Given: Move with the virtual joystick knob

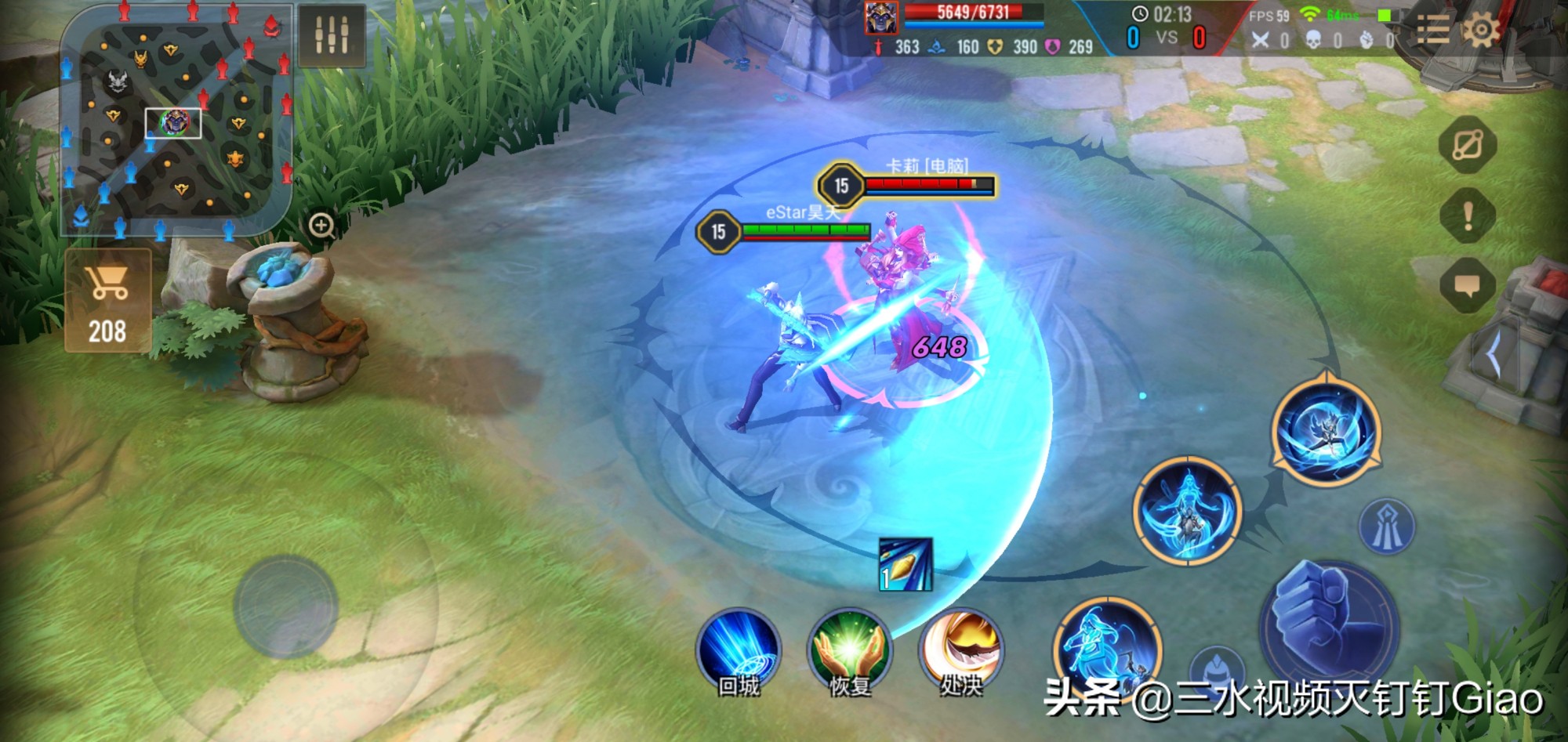Looking at the screenshot, I should click(285, 606).
